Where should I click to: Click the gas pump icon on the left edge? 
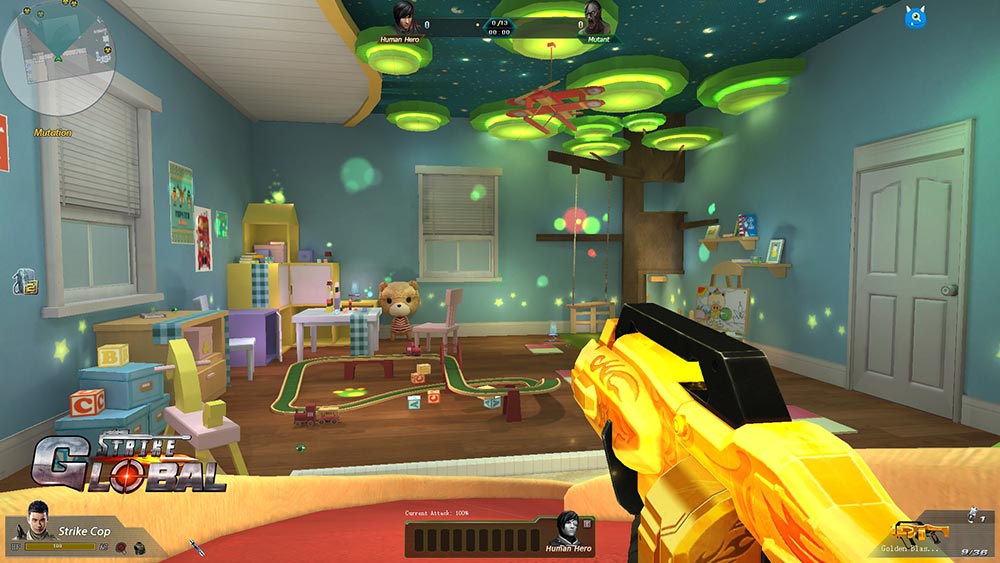pos(24,281)
